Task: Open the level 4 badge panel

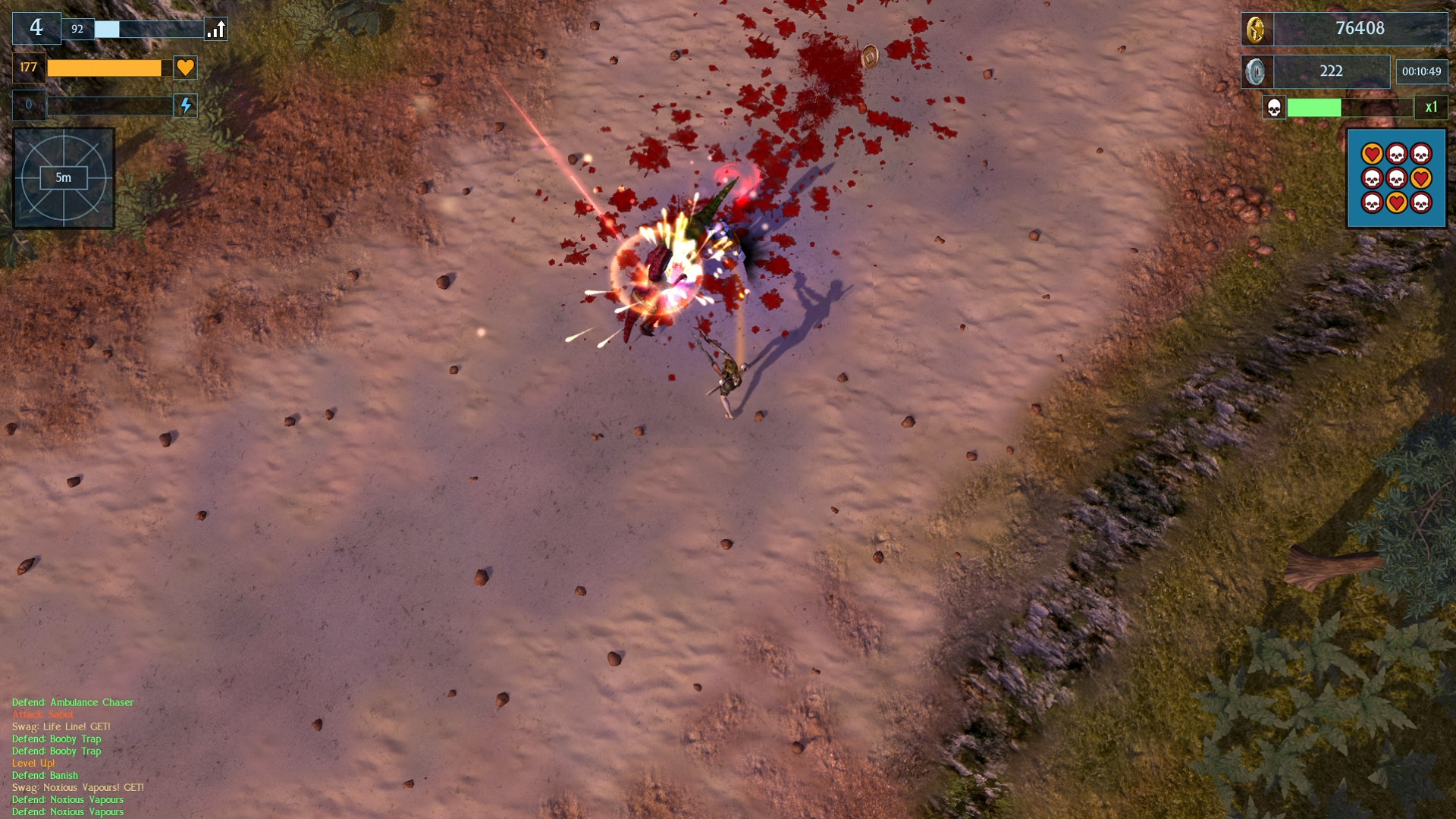Action: 36,28
